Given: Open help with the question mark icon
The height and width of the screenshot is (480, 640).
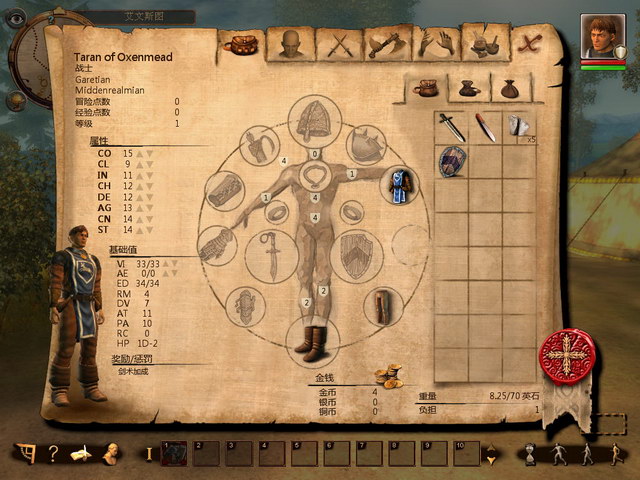Looking at the screenshot, I should pos(53,453).
